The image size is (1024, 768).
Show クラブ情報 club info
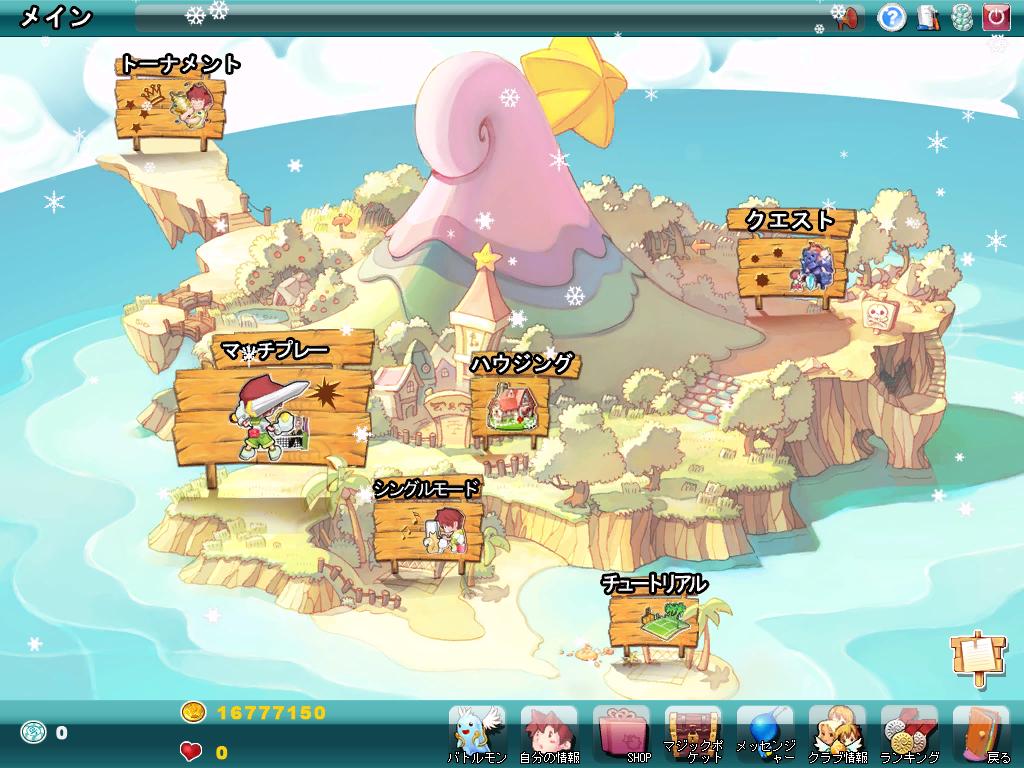(837, 733)
